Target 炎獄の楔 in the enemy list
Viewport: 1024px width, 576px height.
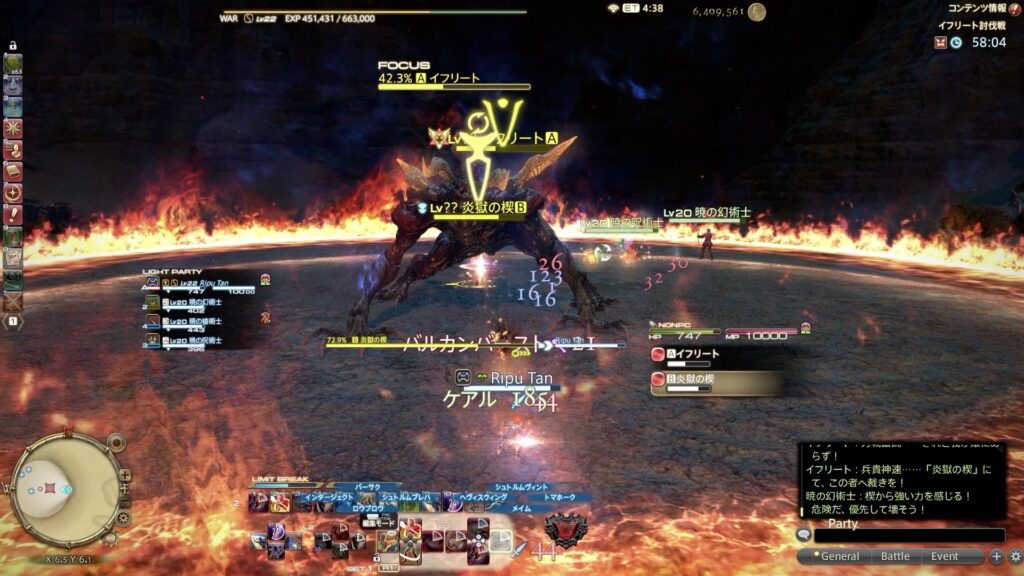(x=715, y=380)
